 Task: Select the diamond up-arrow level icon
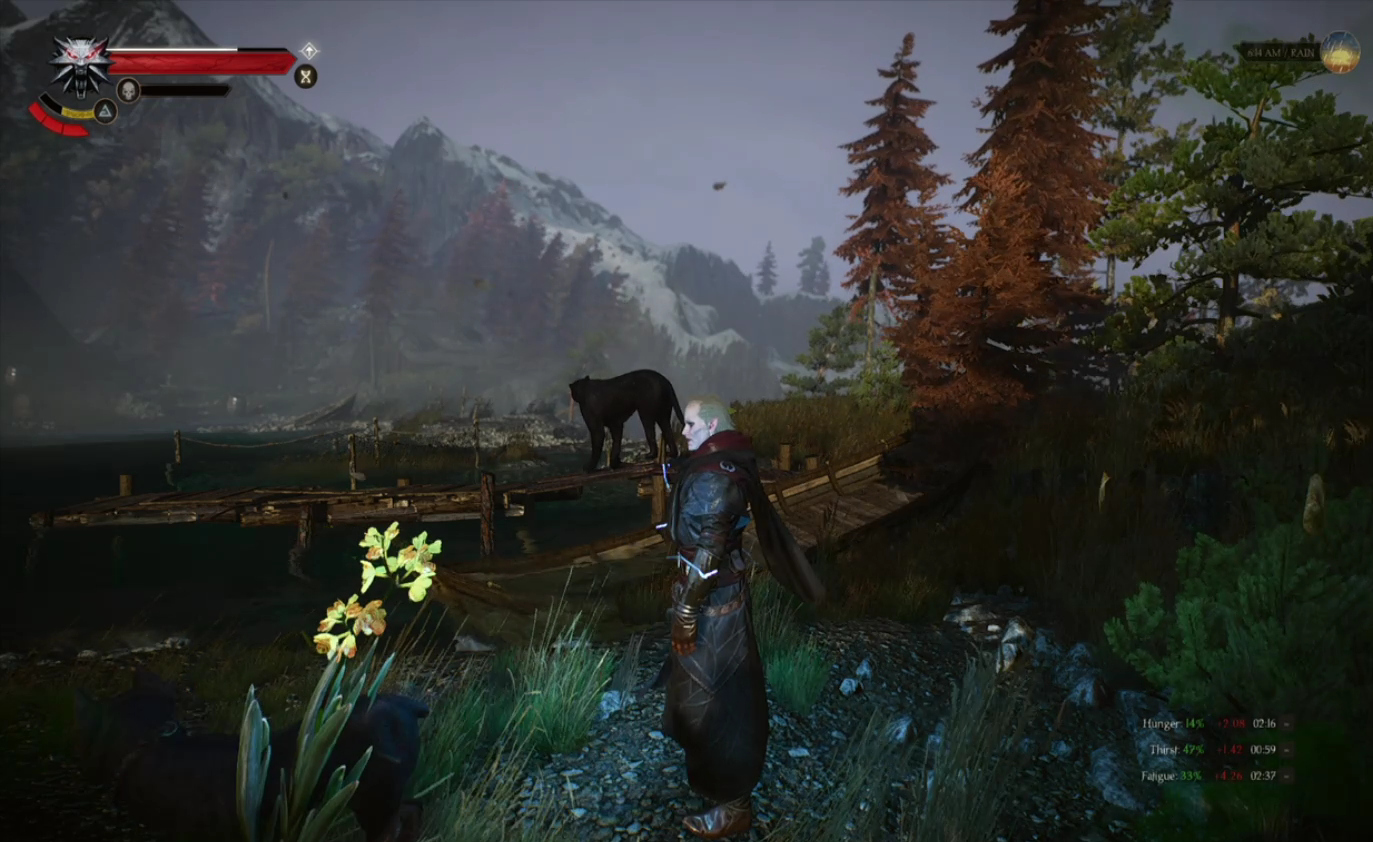pos(309,50)
